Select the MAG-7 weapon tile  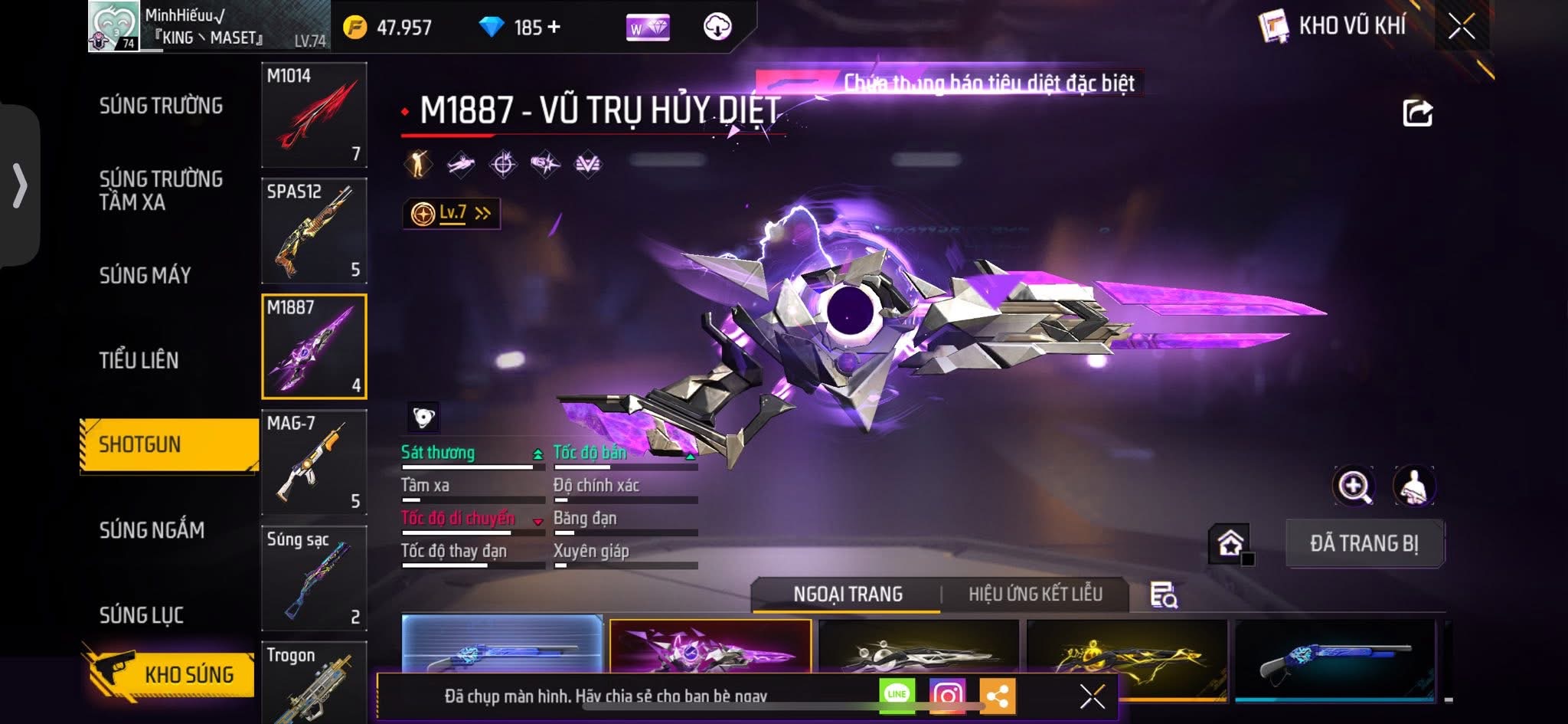coord(314,462)
